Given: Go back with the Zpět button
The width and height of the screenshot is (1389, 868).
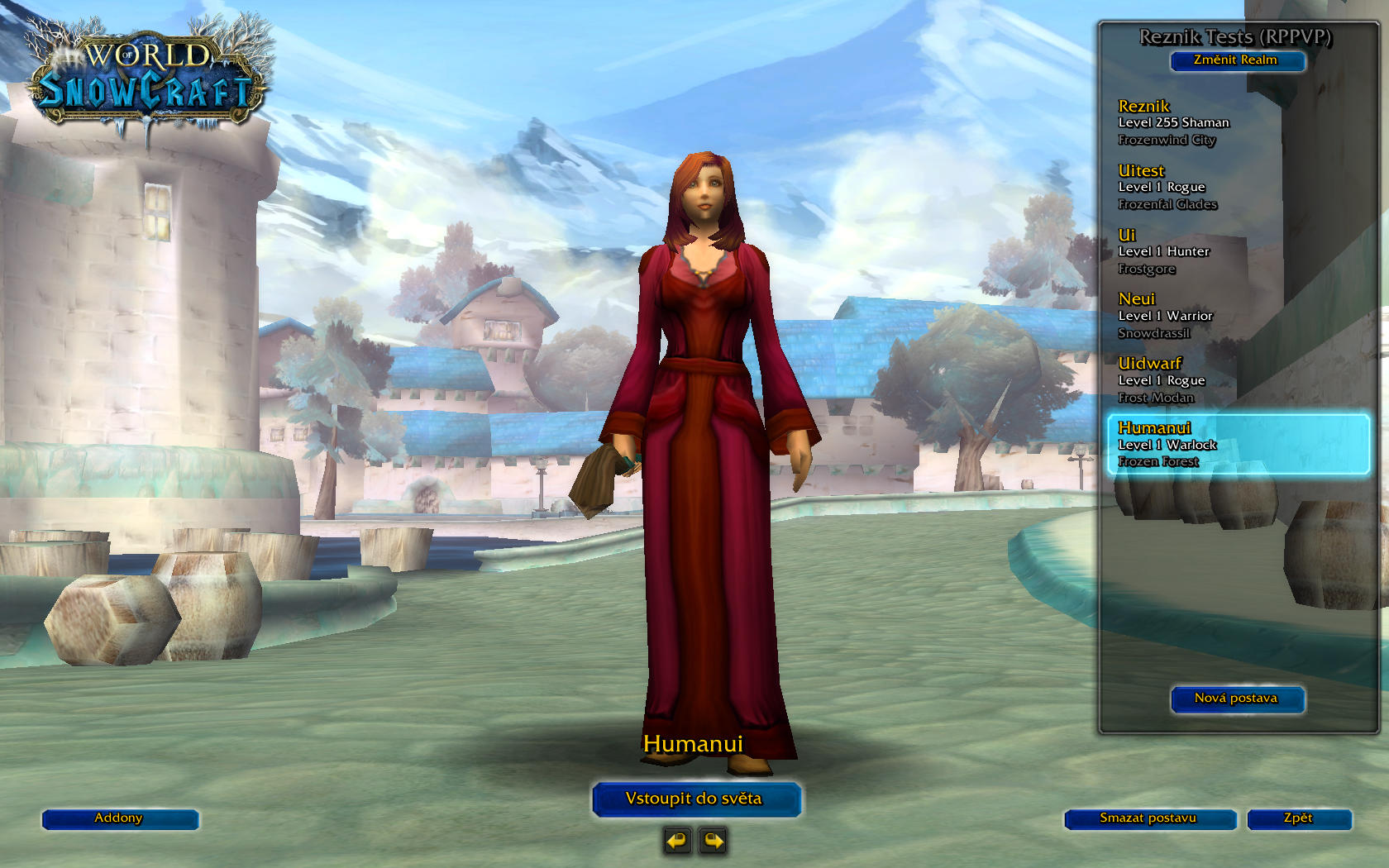Looking at the screenshot, I should click(1299, 818).
